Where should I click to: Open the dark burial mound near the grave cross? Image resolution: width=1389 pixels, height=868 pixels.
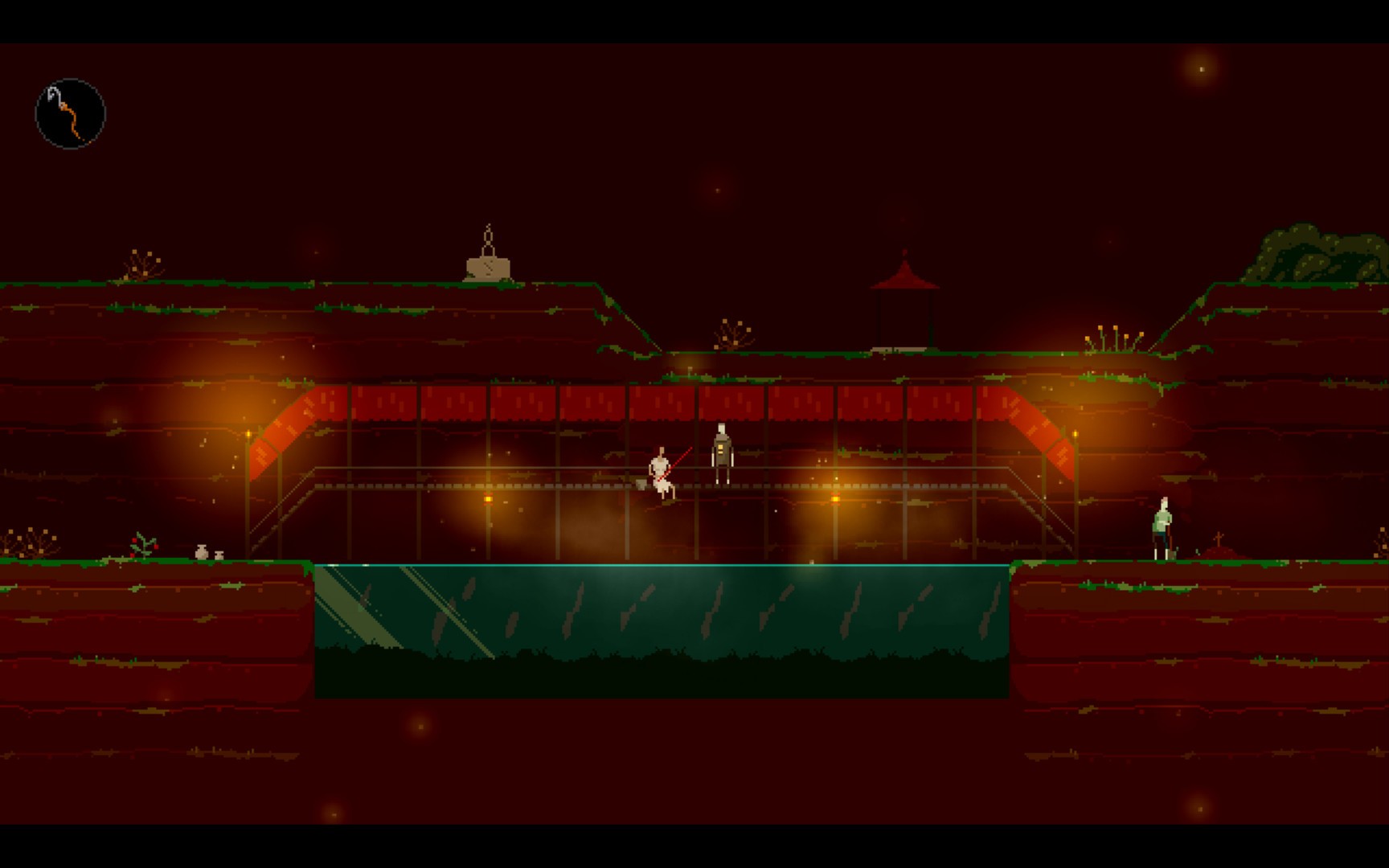coord(1219,552)
